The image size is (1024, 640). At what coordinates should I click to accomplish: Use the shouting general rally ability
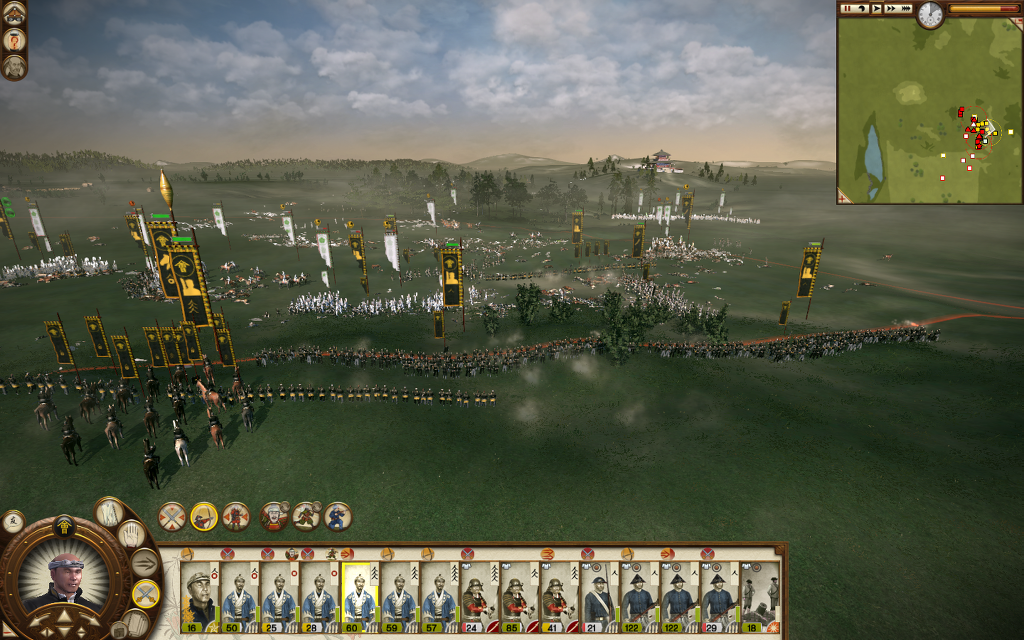pyautogui.click(x=274, y=516)
